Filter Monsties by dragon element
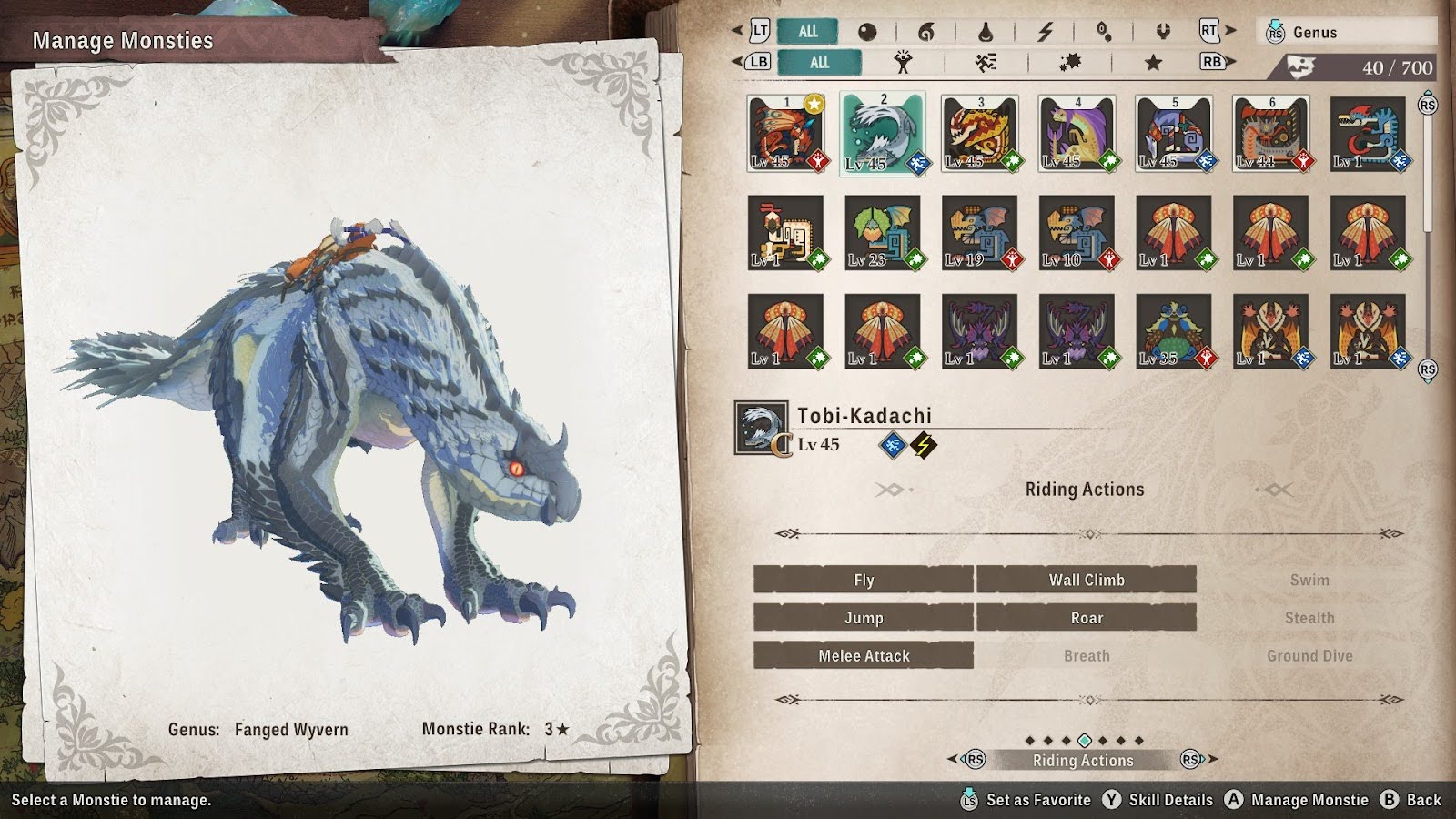 pos(1162,32)
